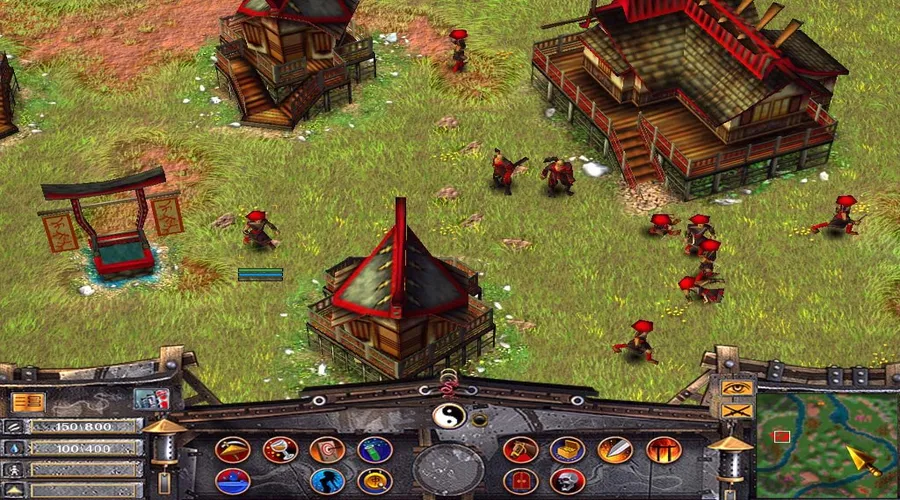The height and width of the screenshot is (500, 900).
Task: Click the red fist gauntlet icon
Action: [x=520, y=450]
